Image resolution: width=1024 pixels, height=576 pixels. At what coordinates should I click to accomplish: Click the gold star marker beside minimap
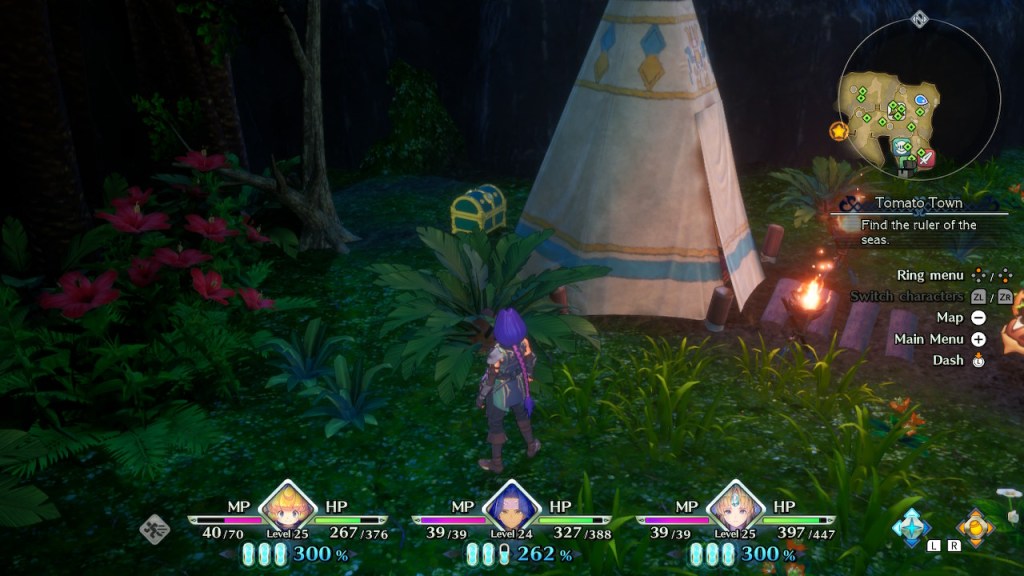point(839,131)
